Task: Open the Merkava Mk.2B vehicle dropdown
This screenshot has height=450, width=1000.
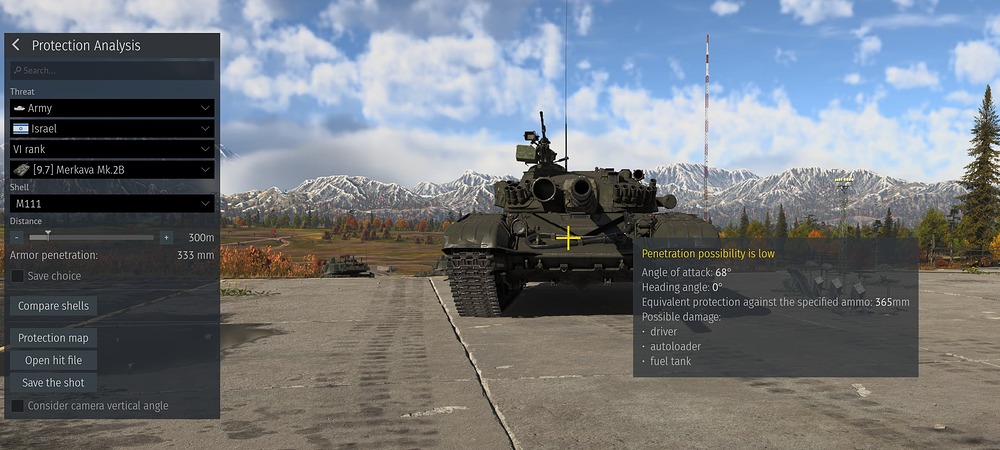Action: coord(112,170)
